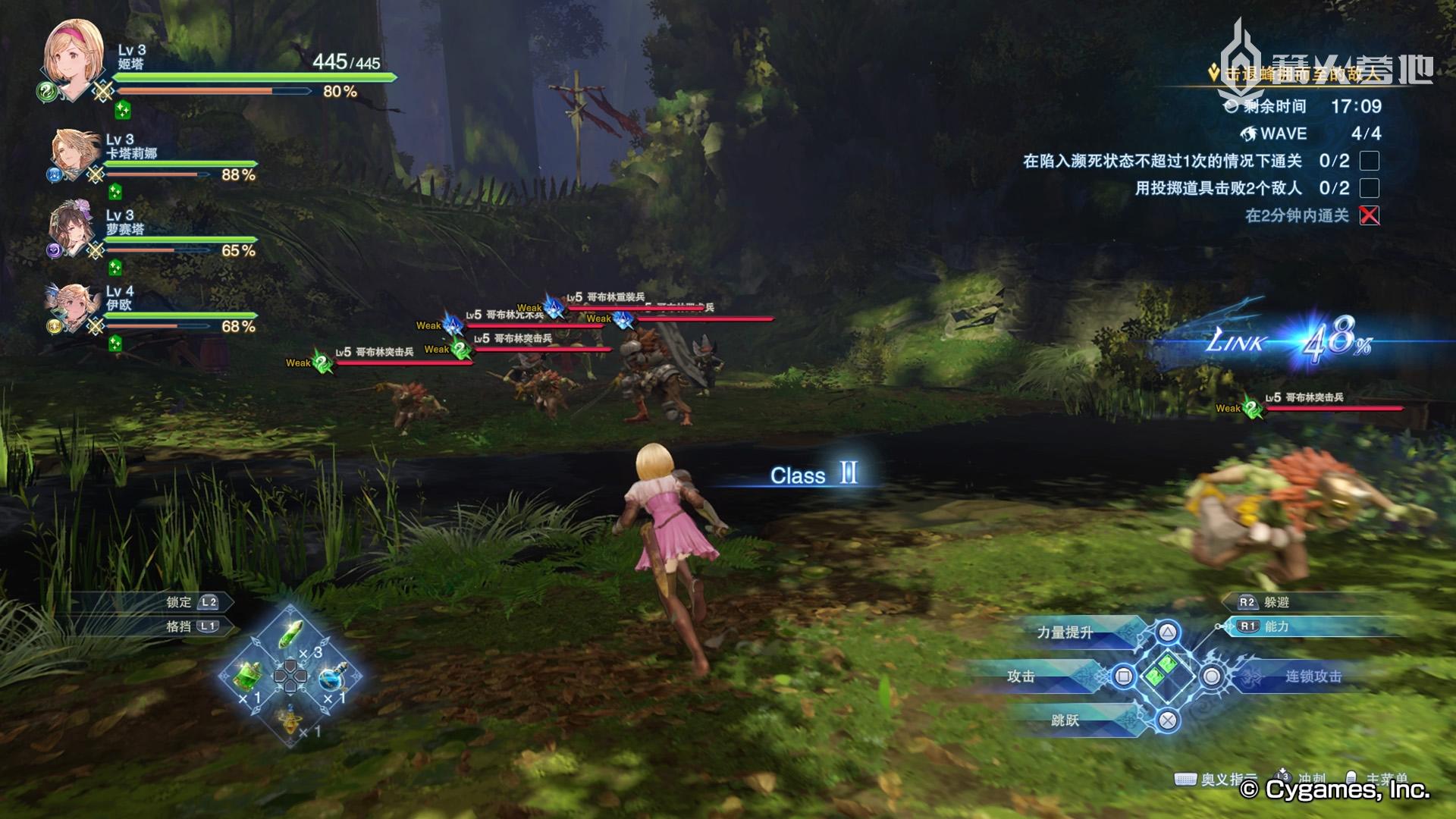Select Io's party portrait
This screenshot has height=819, width=1456.
click(x=74, y=306)
